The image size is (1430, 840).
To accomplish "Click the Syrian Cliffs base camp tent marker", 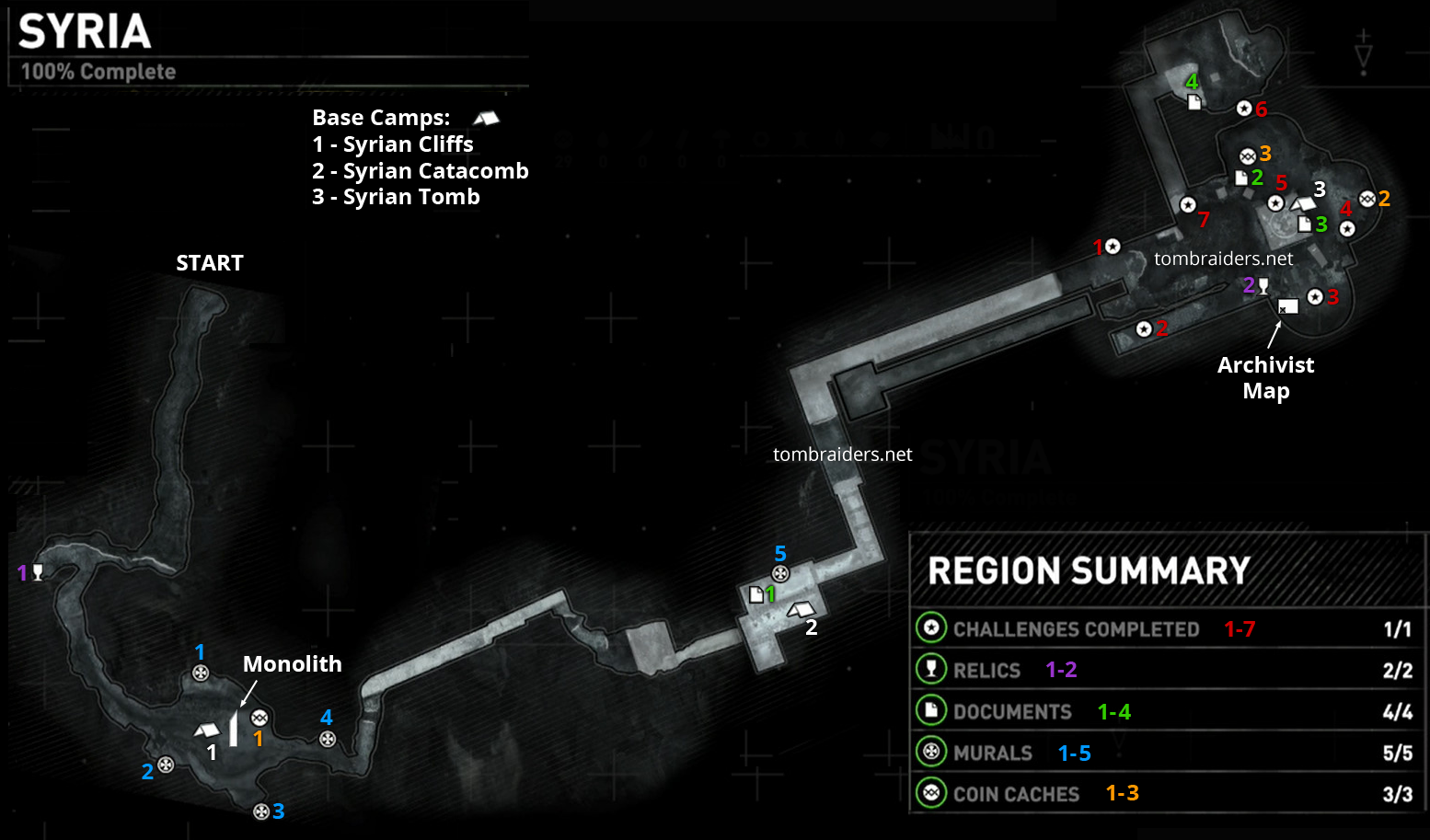I will pos(207,731).
